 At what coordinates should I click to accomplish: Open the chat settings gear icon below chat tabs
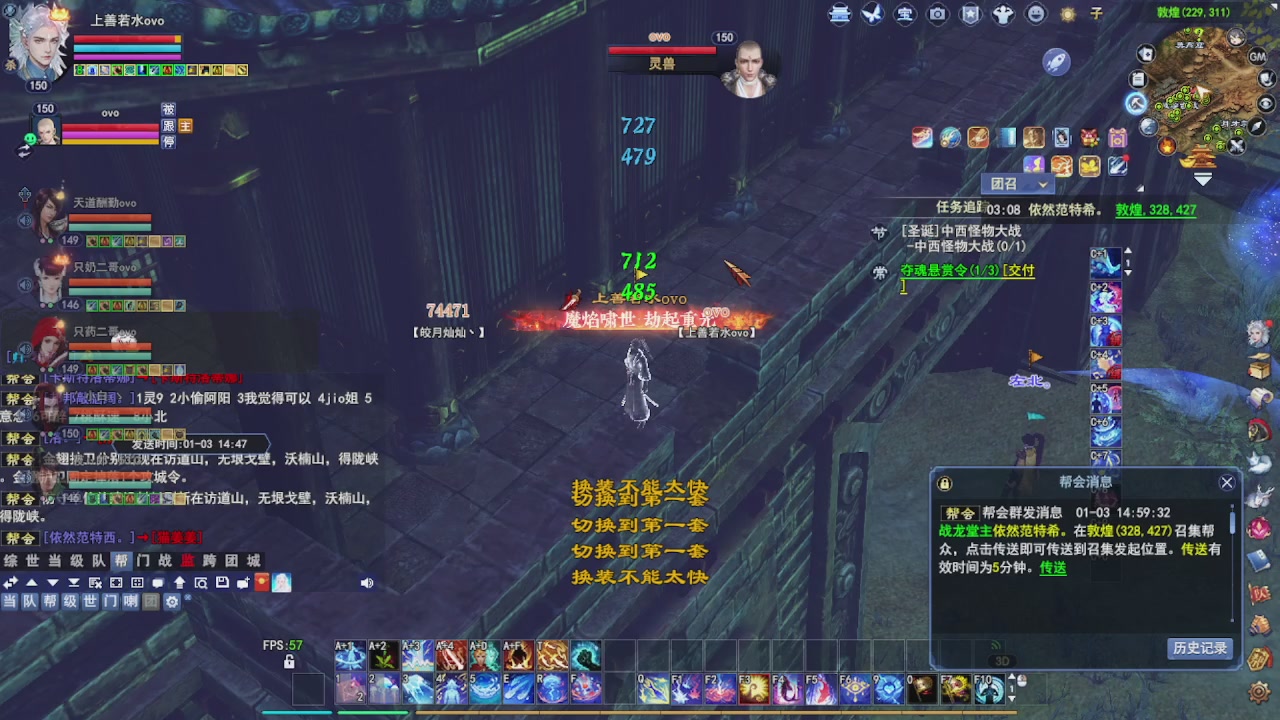171,601
